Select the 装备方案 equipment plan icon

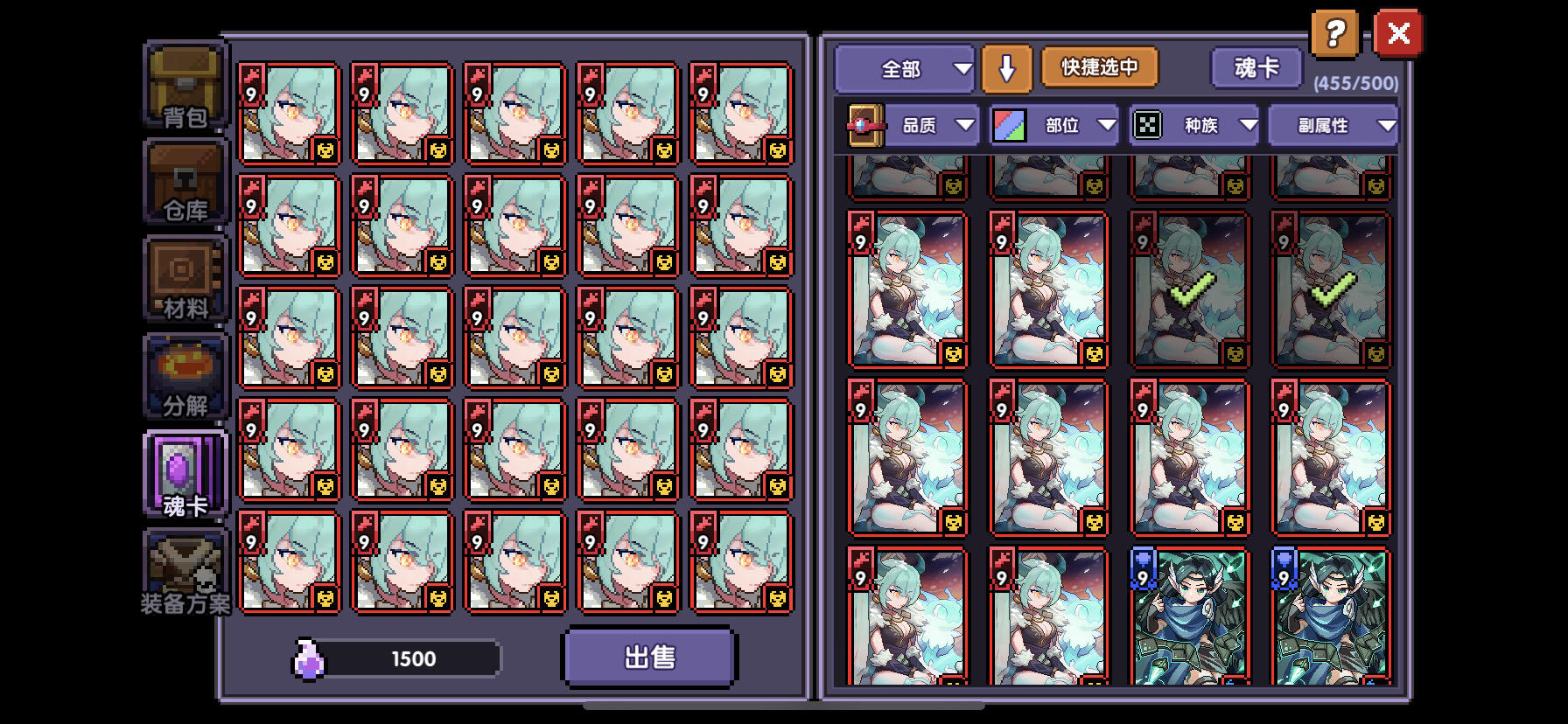tap(183, 570)
